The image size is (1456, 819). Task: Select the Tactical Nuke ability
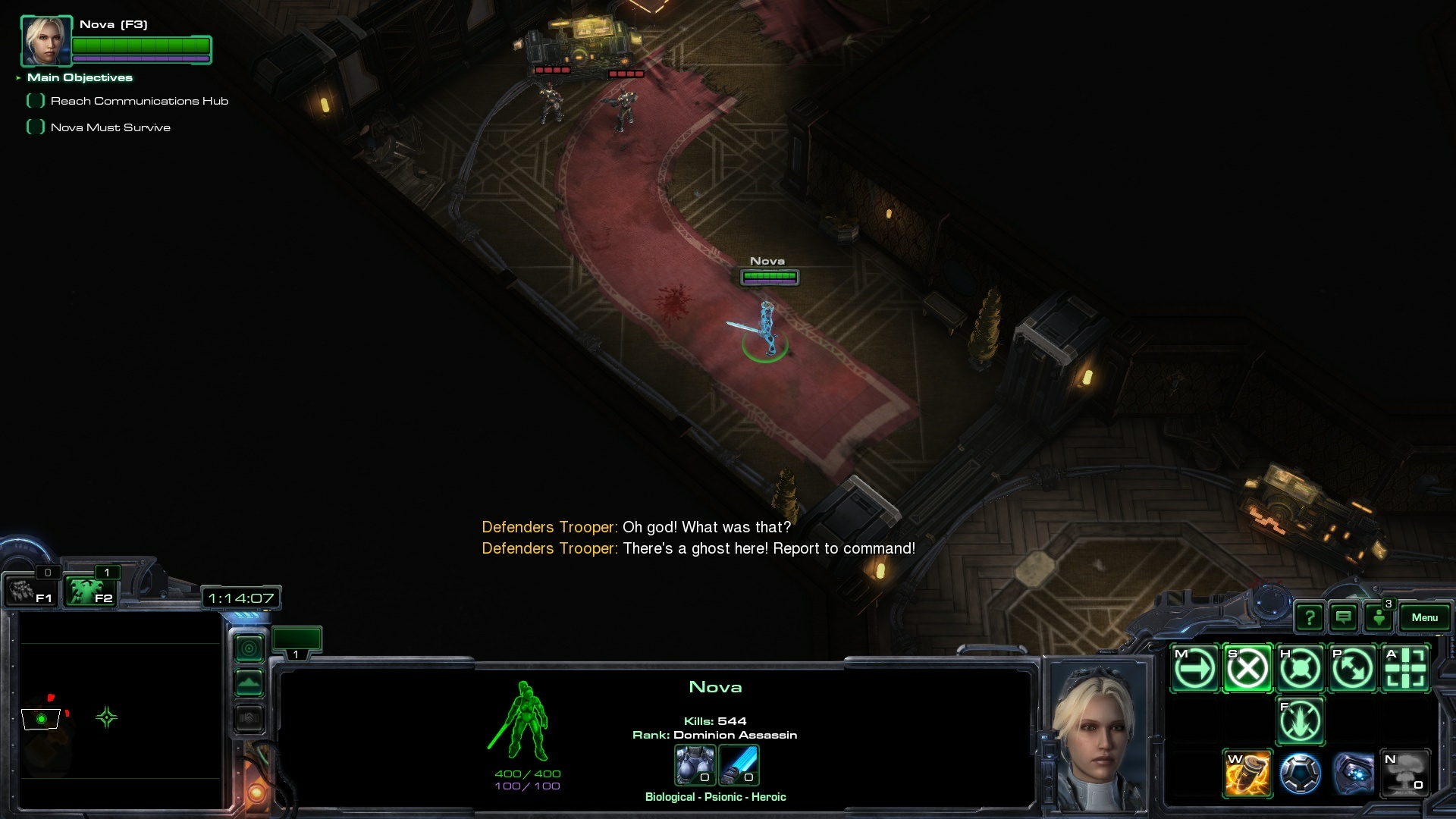pos(1406,773)
